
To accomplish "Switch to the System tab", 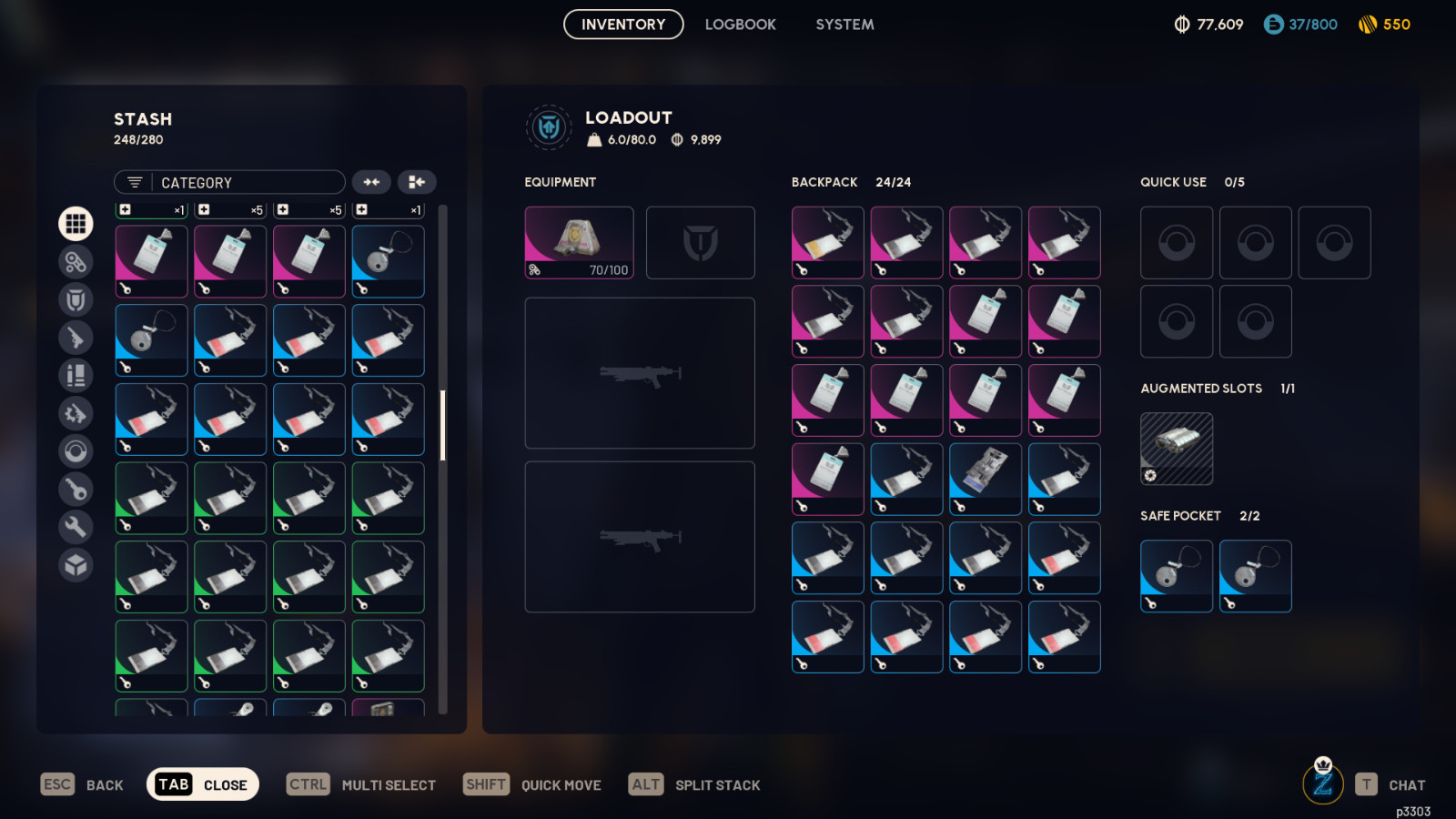I will coord(844,25).
